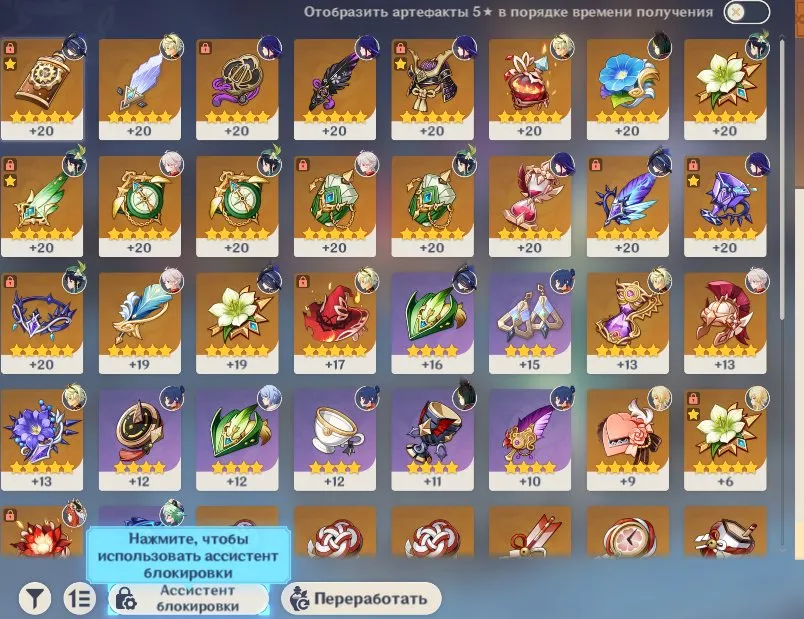Open the sort order list icon
The image size is (804, 619).
tap(80, 598)
